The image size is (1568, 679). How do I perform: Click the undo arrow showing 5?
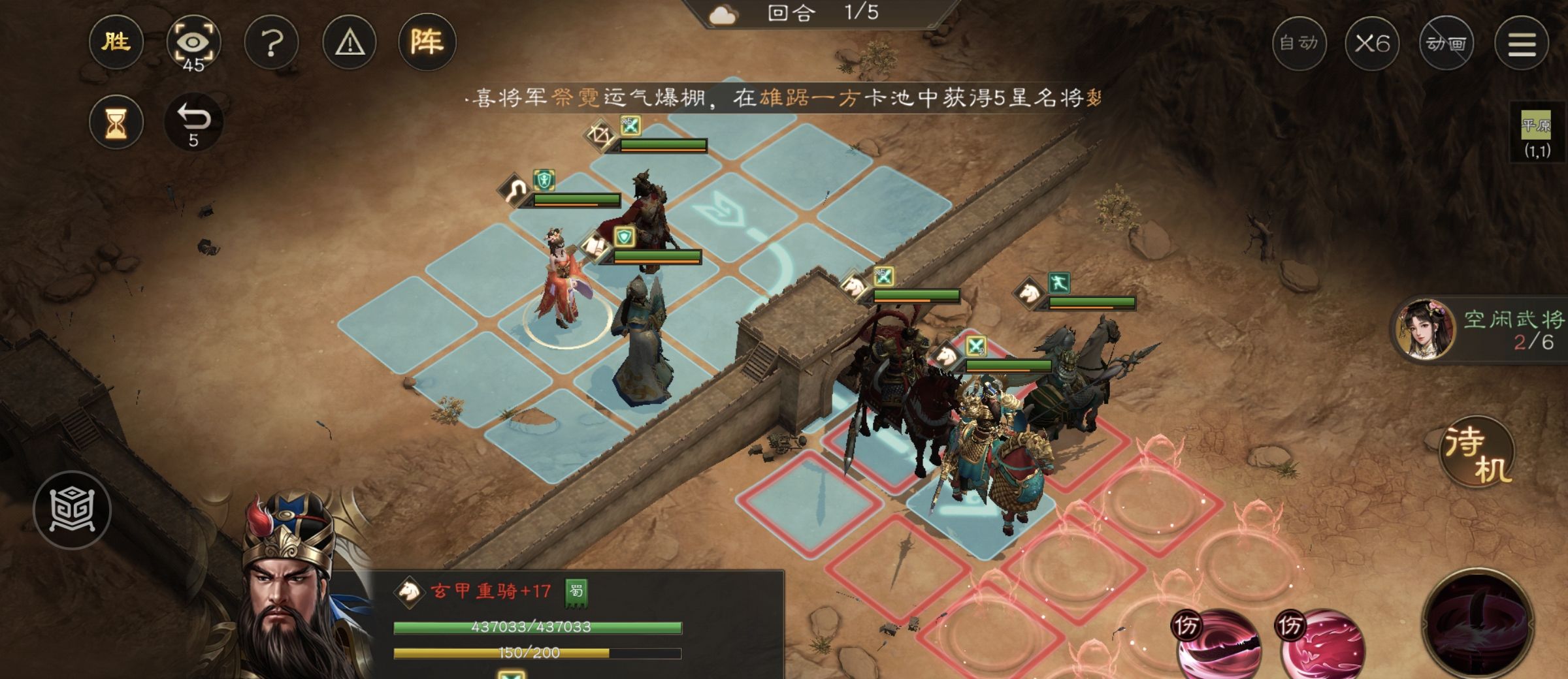(x=192, y=121)
